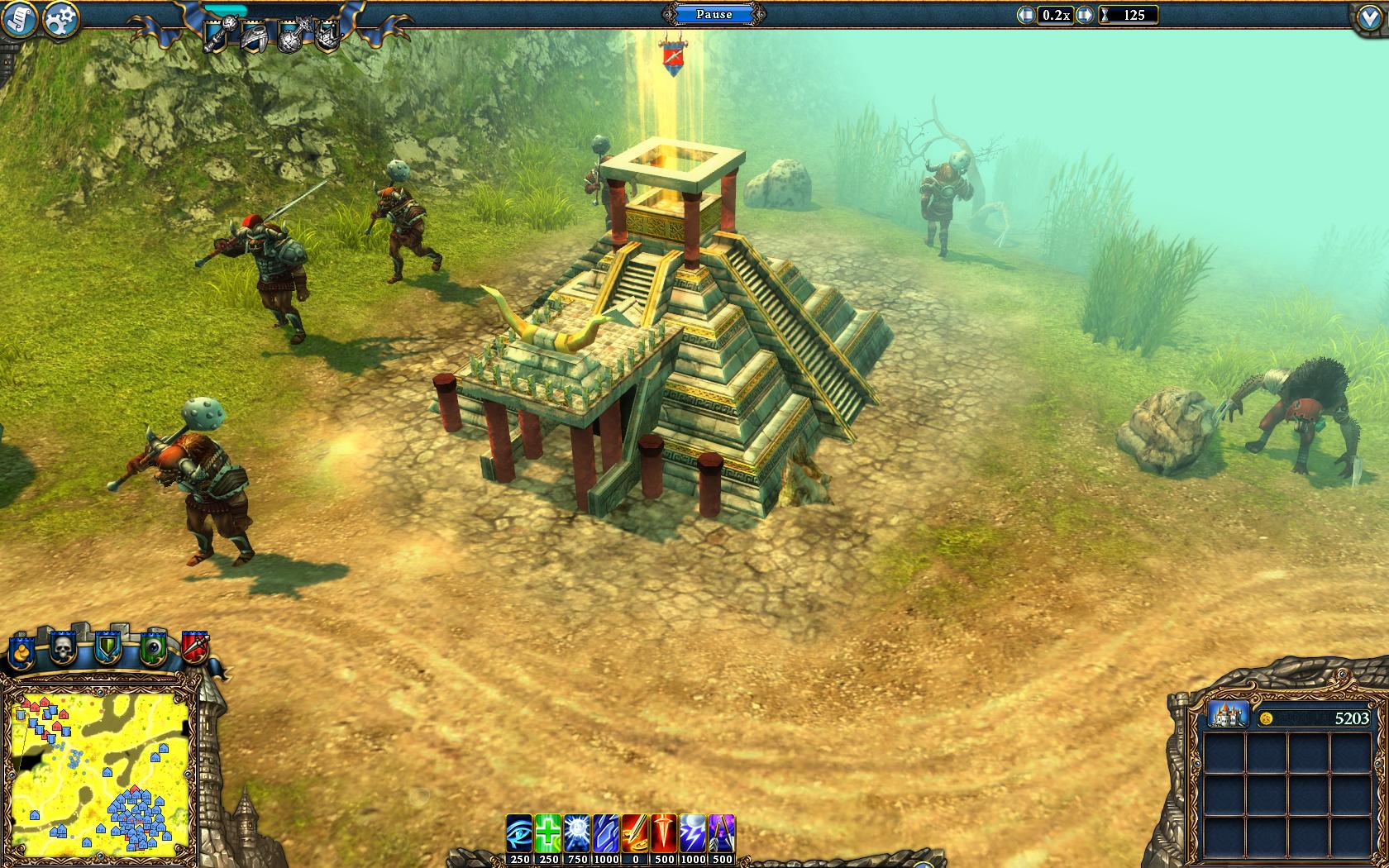Toggle the skull flag filter above minimap
Viewport: 1389px width, 868px height.
point(63,648)
